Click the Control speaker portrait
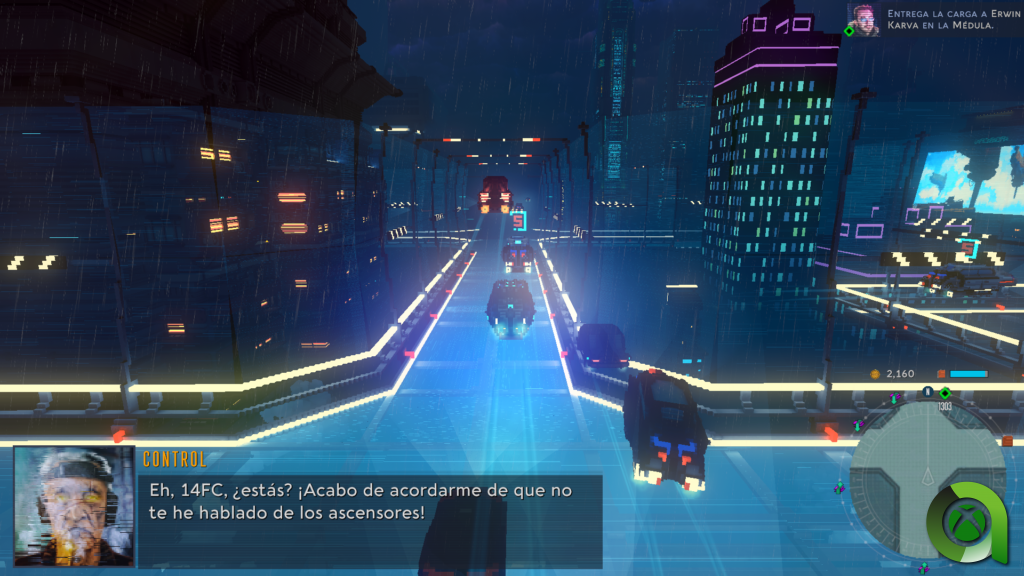The height and width of the screenshot is (576, 1024). pyautogui.click(x=75, y=507)
